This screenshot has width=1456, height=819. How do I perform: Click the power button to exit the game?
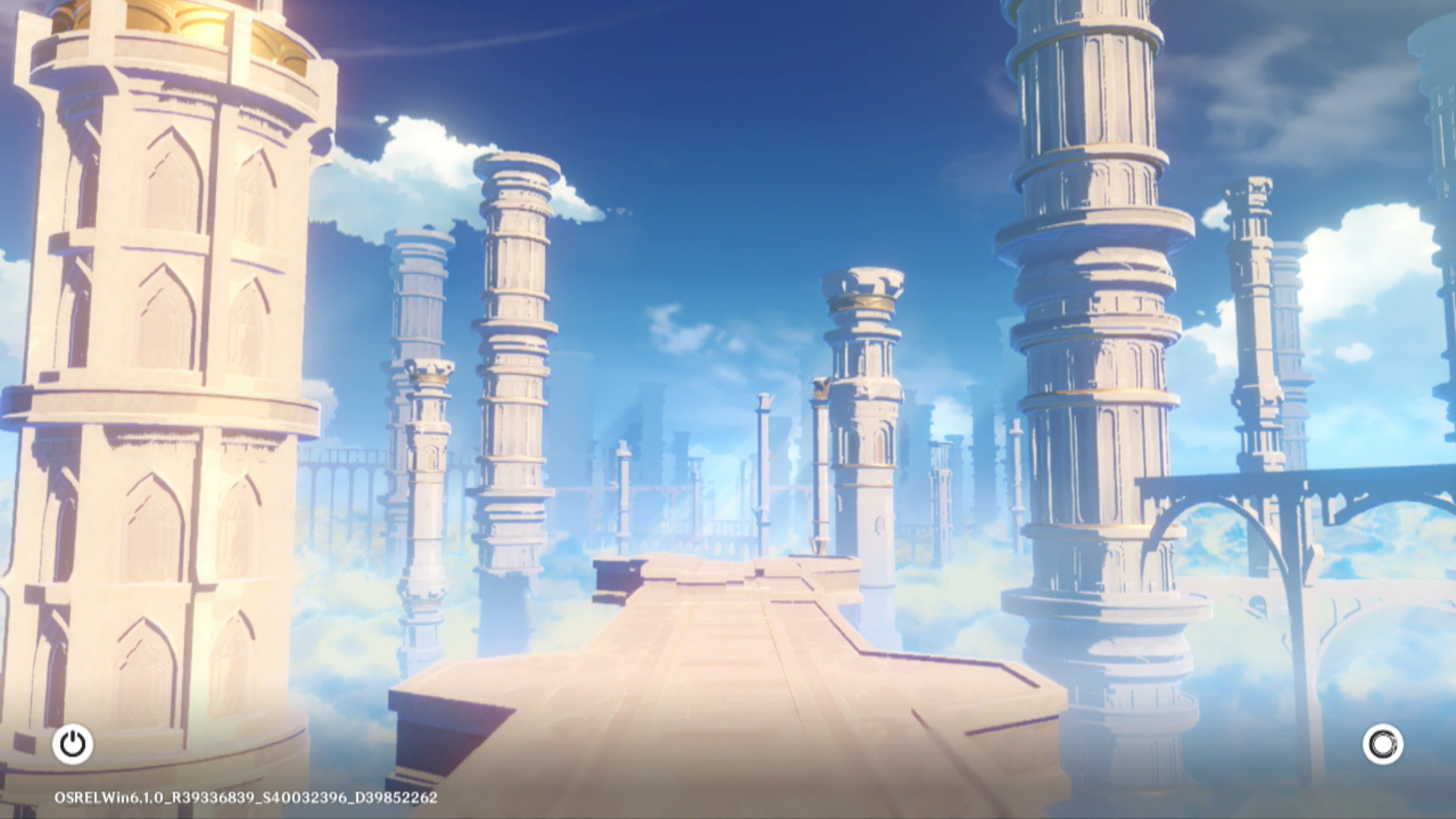pyautogui.click(x=73, y=744)
